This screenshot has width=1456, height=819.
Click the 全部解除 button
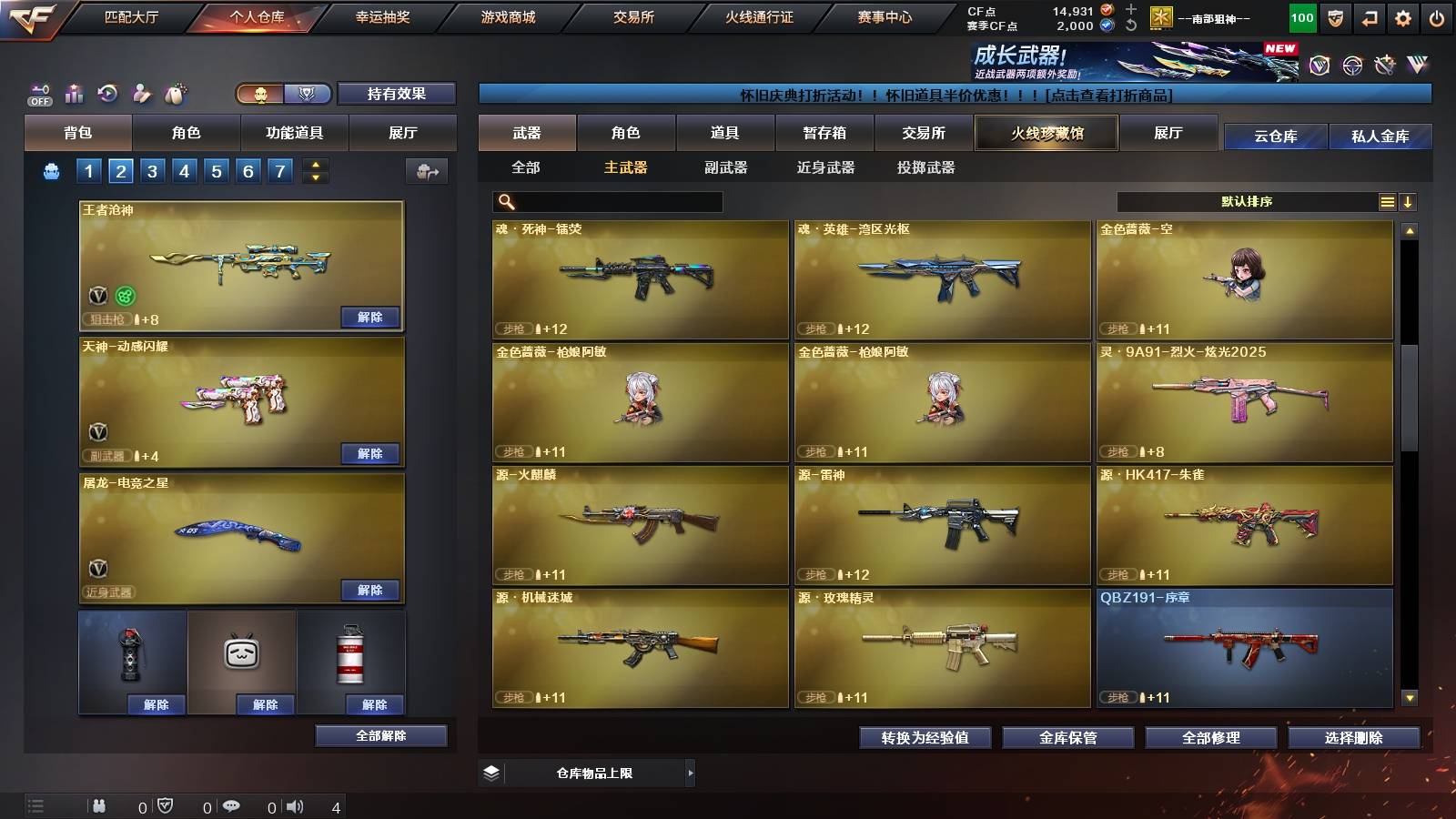click(x=381, y=735)
